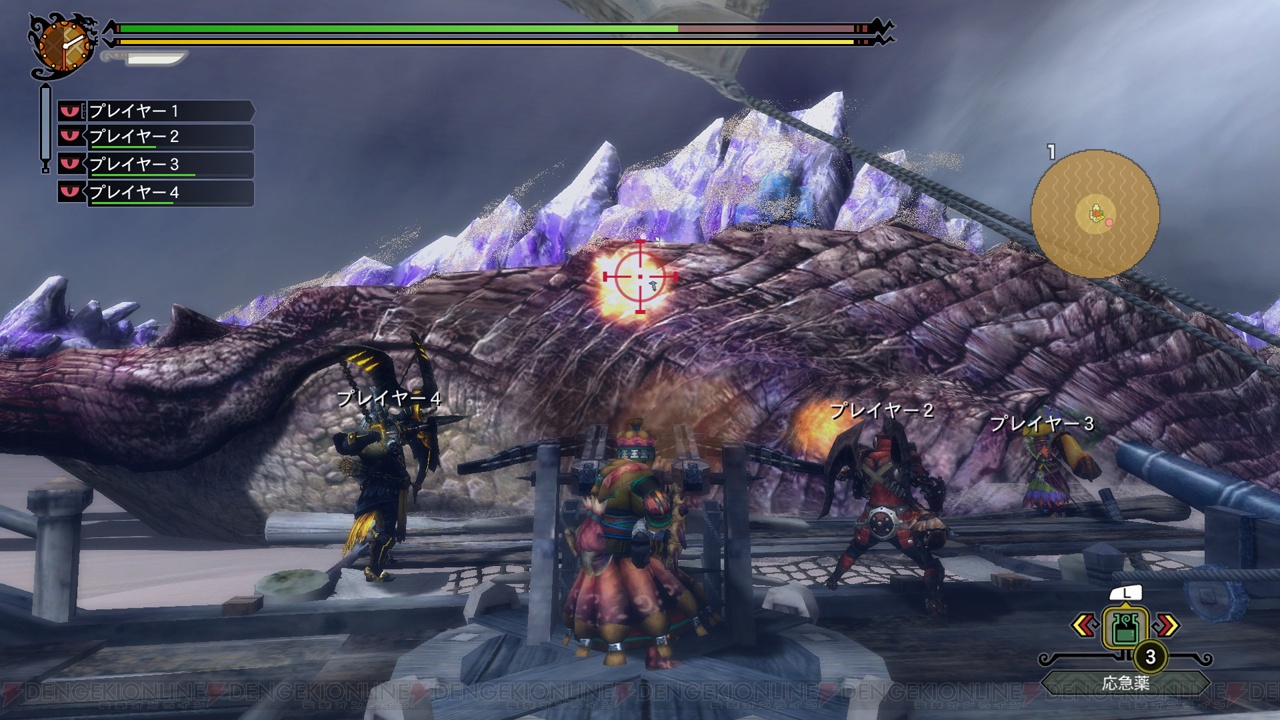This screenshot has height=720, width=1280.
Task: Select プレイヤー 1 in the party list
Action: coord(155,111)
